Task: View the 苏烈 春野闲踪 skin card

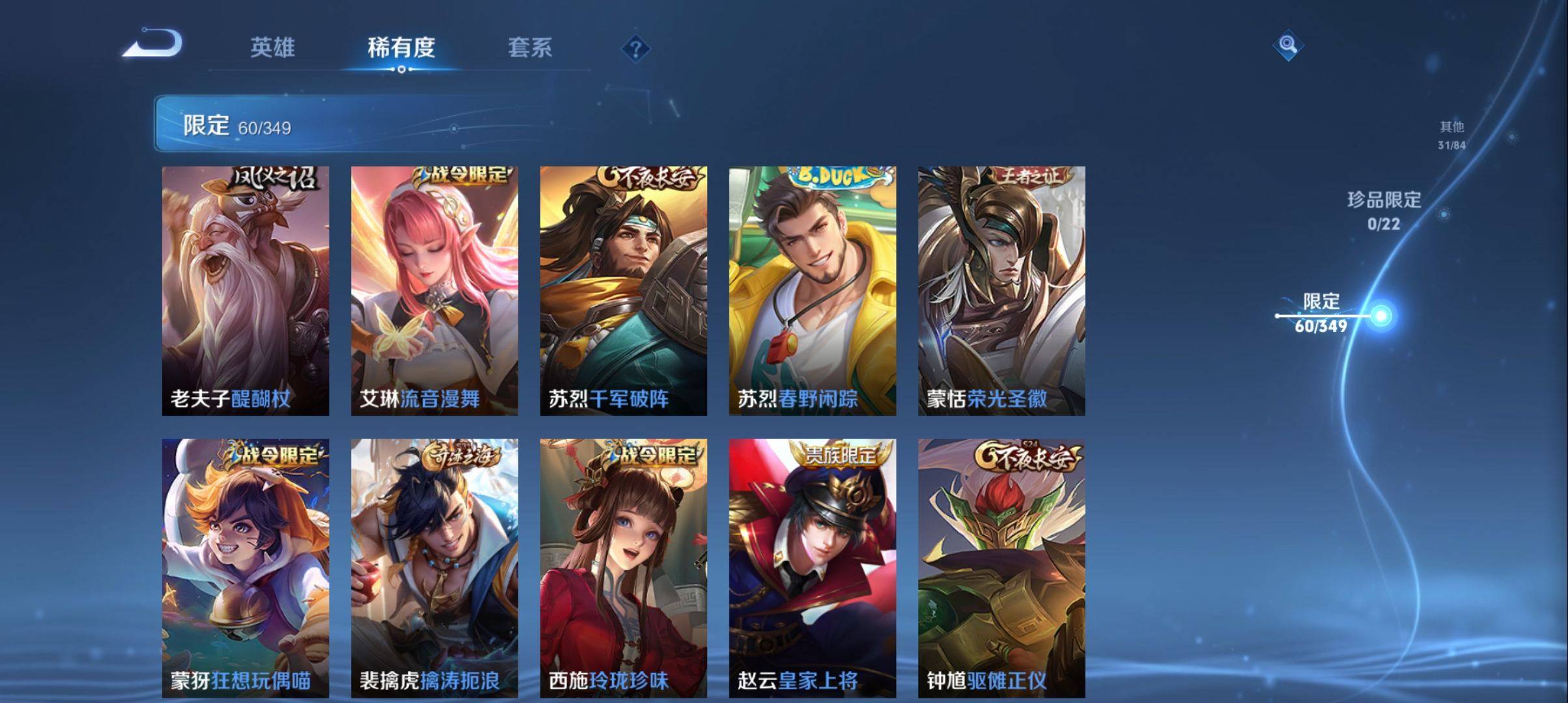Action: [x=812, y=290]
